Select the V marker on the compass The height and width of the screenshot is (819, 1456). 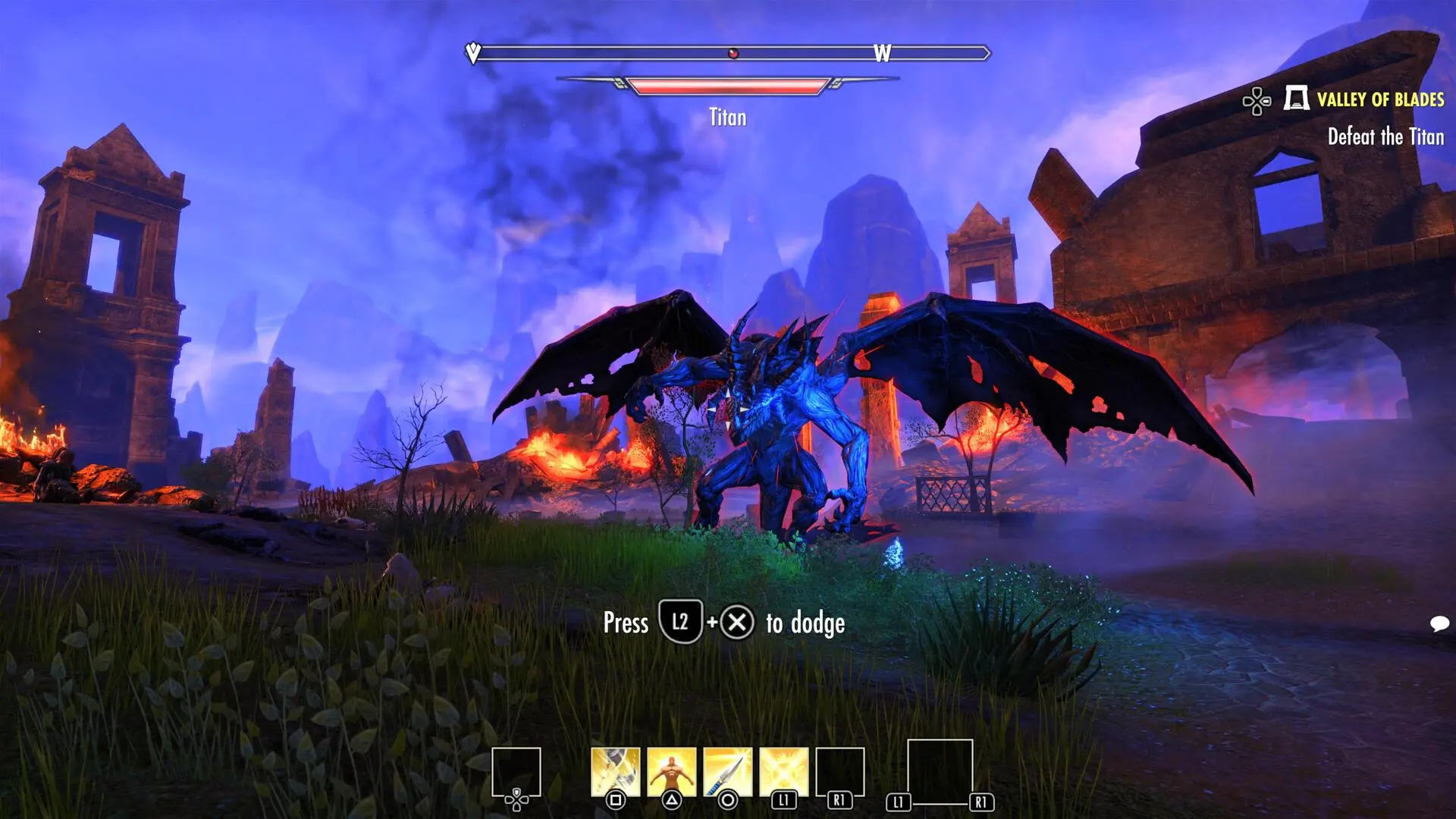coord(473,53)
